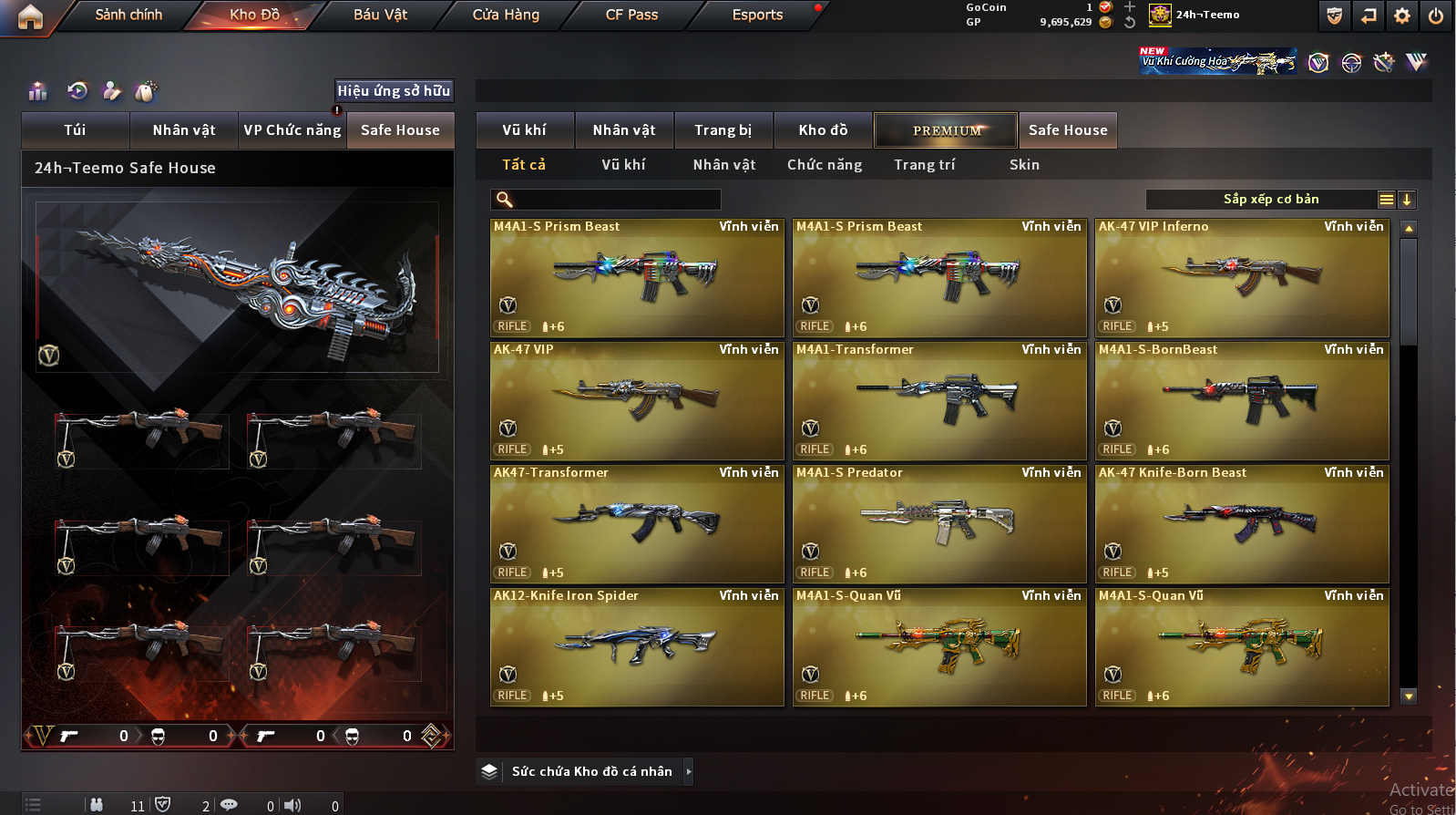The width and height of the screenshot is (1456, 815).
Task: Filter items by Trang trí
Action: tap(924, 165)
